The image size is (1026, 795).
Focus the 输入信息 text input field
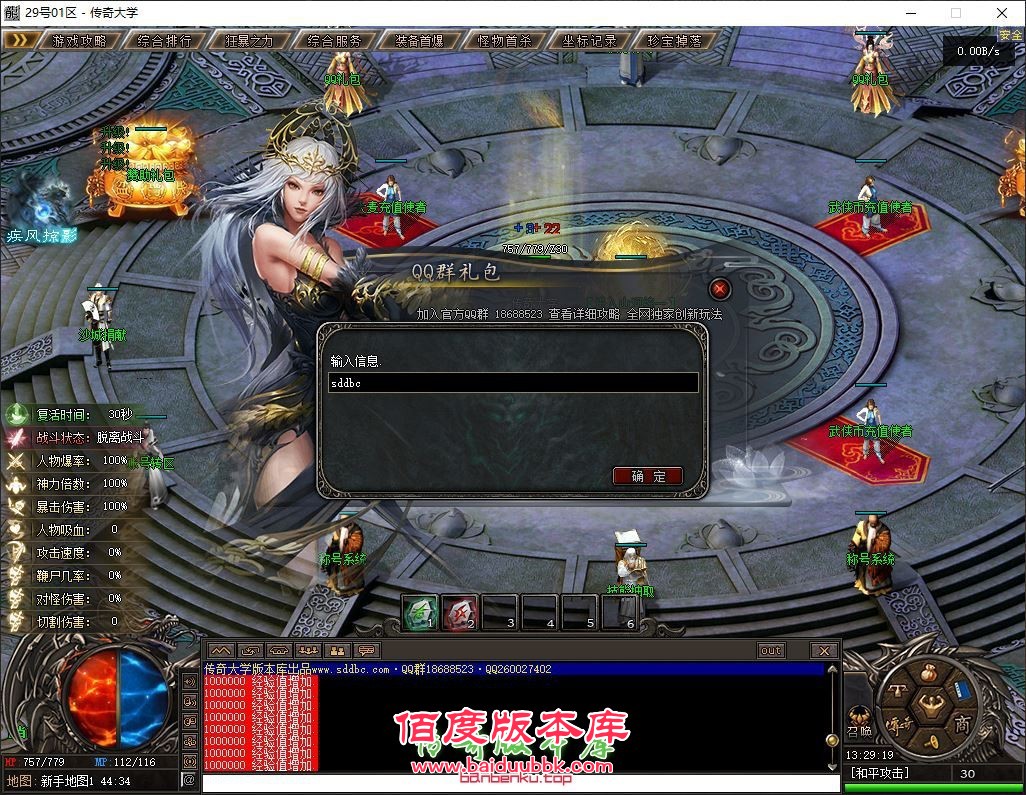[513, 382]
